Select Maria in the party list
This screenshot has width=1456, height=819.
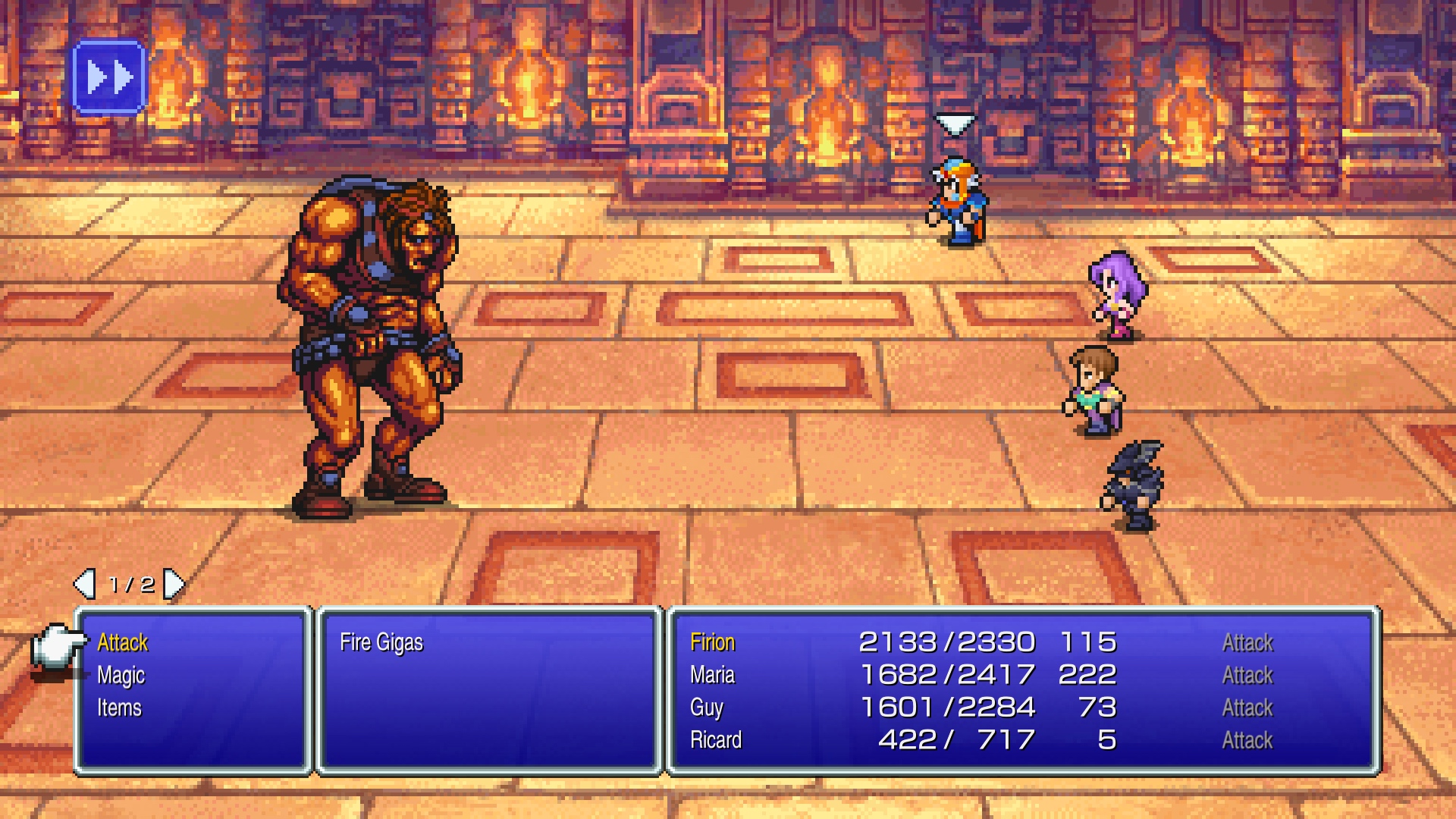point(713,676)
